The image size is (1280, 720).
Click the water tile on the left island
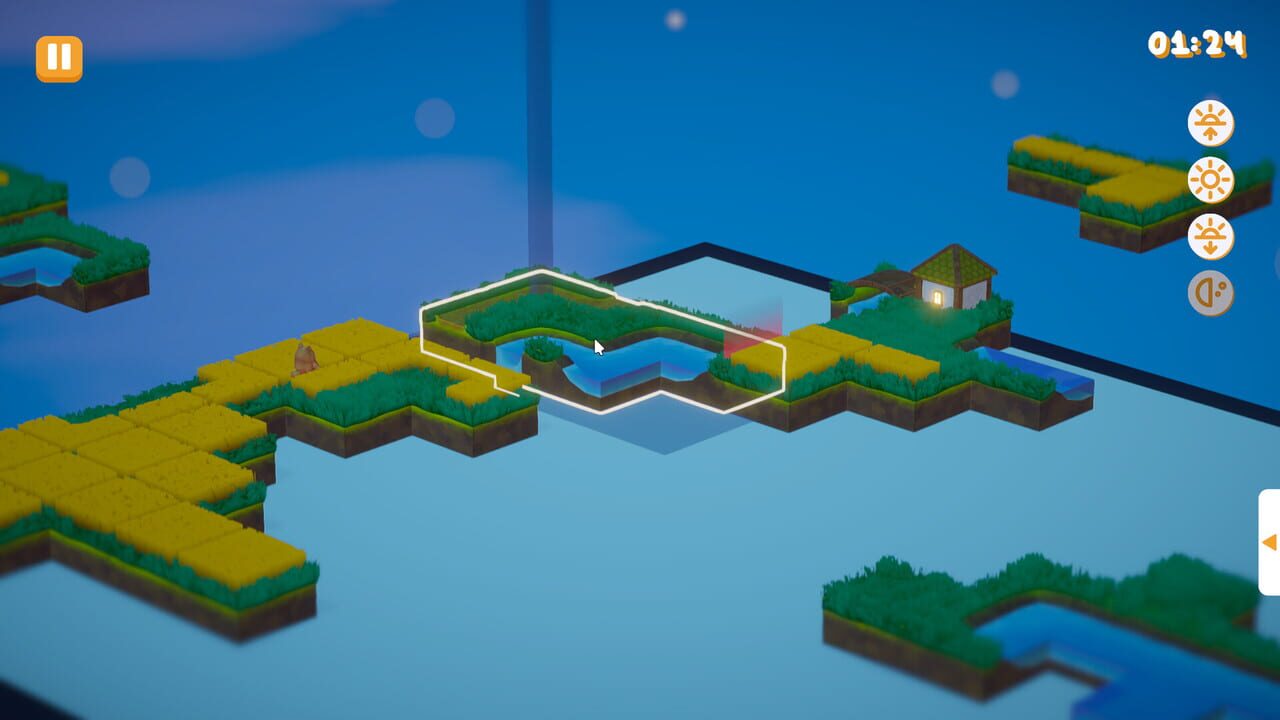[40, 265]
